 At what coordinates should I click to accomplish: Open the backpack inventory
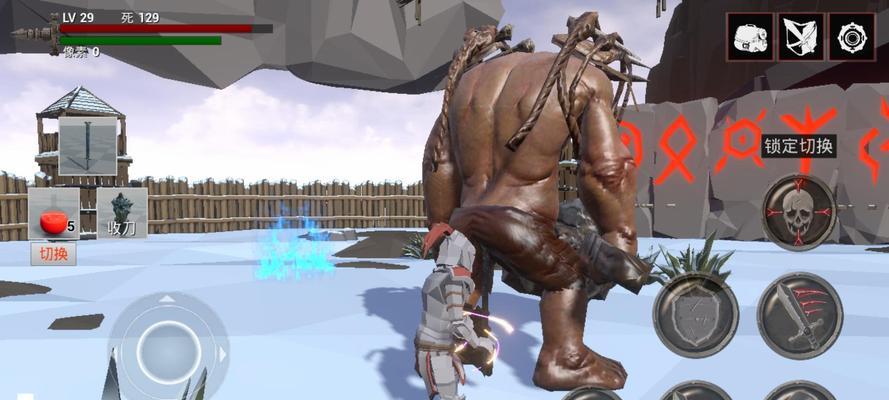point(748,37)
